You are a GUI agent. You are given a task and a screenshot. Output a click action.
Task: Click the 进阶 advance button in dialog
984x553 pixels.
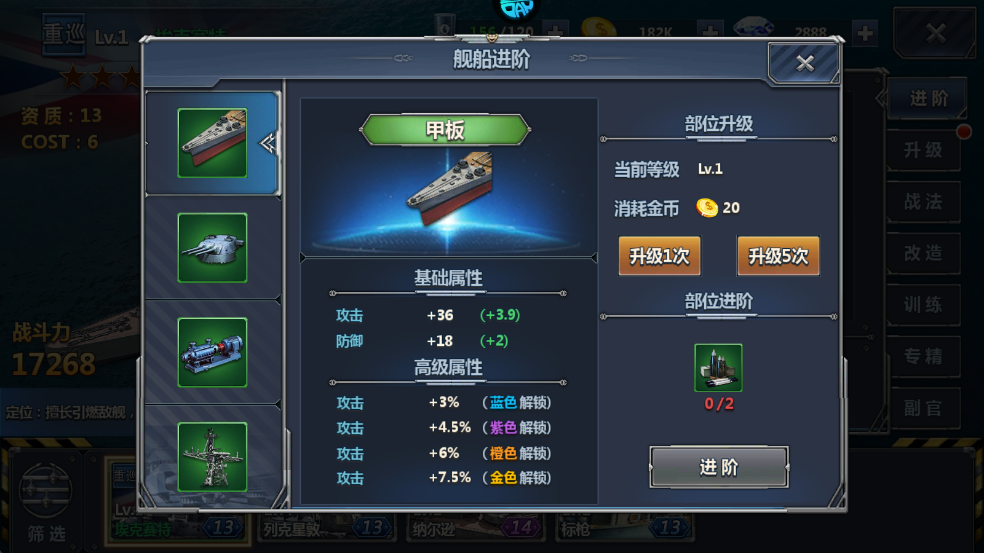click(x=718, y=467)
